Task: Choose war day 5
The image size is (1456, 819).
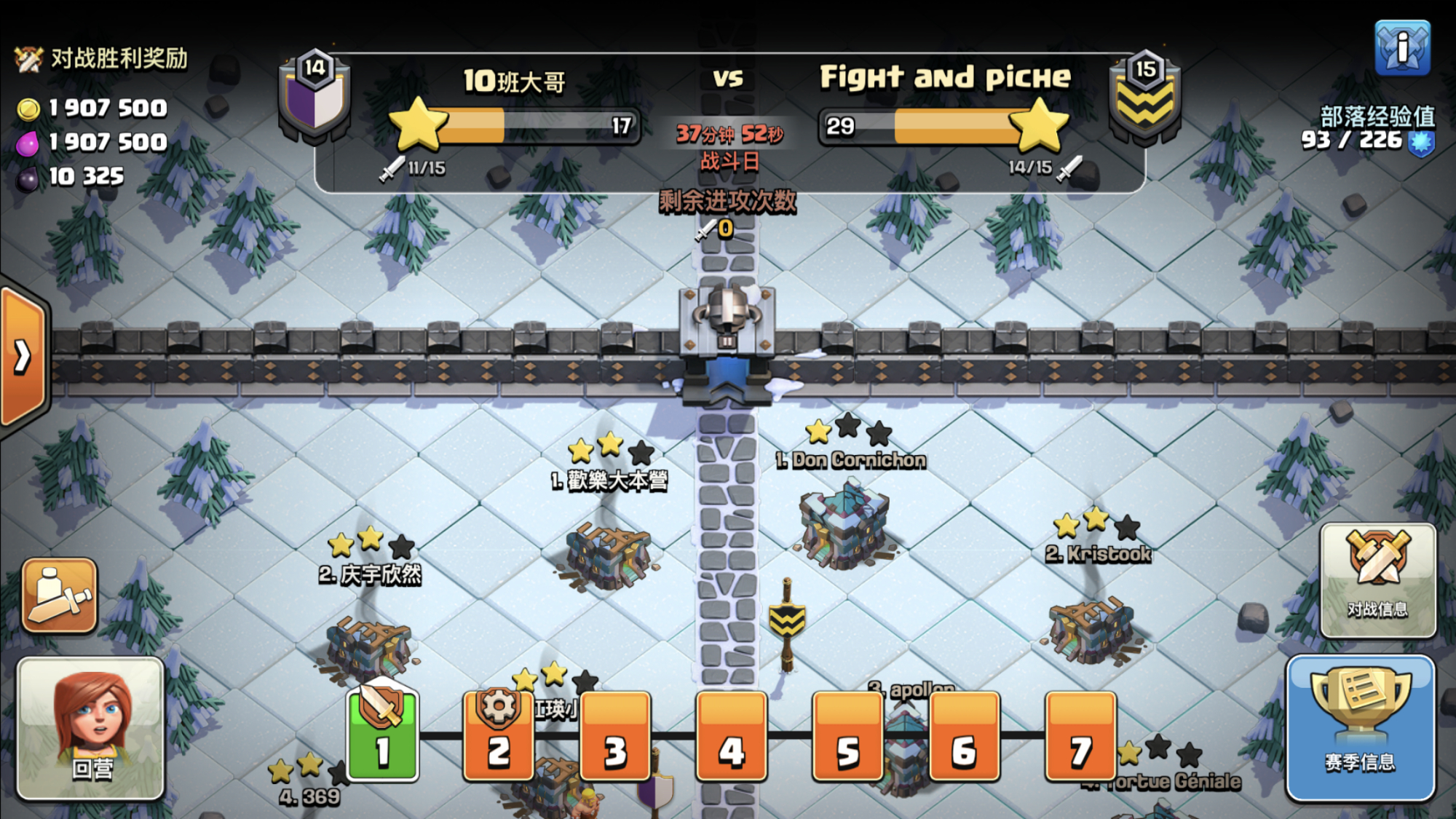Action: tap(847, 735)
